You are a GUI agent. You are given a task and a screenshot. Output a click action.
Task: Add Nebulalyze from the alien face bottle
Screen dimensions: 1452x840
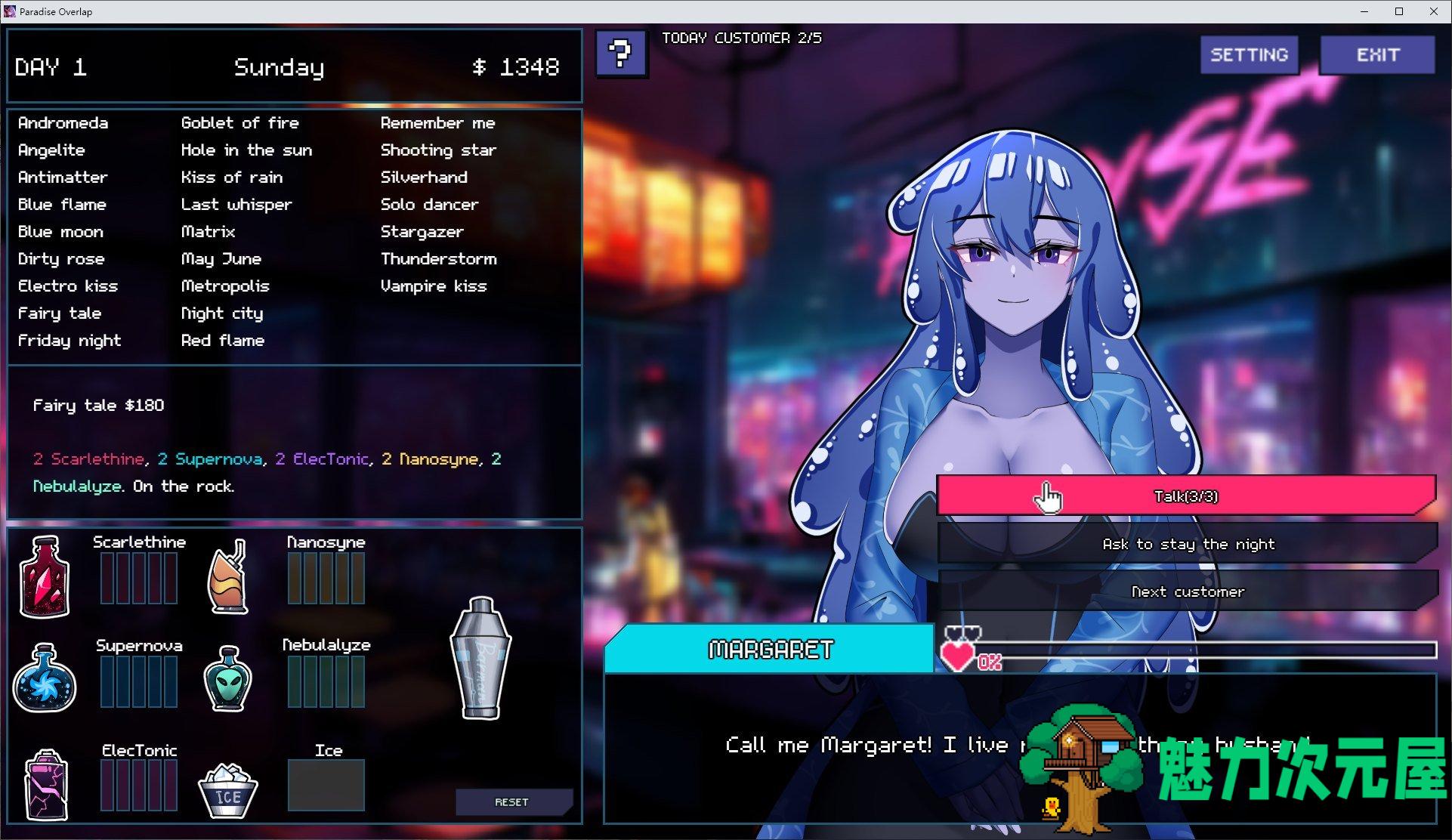click(x=228, y=678)
